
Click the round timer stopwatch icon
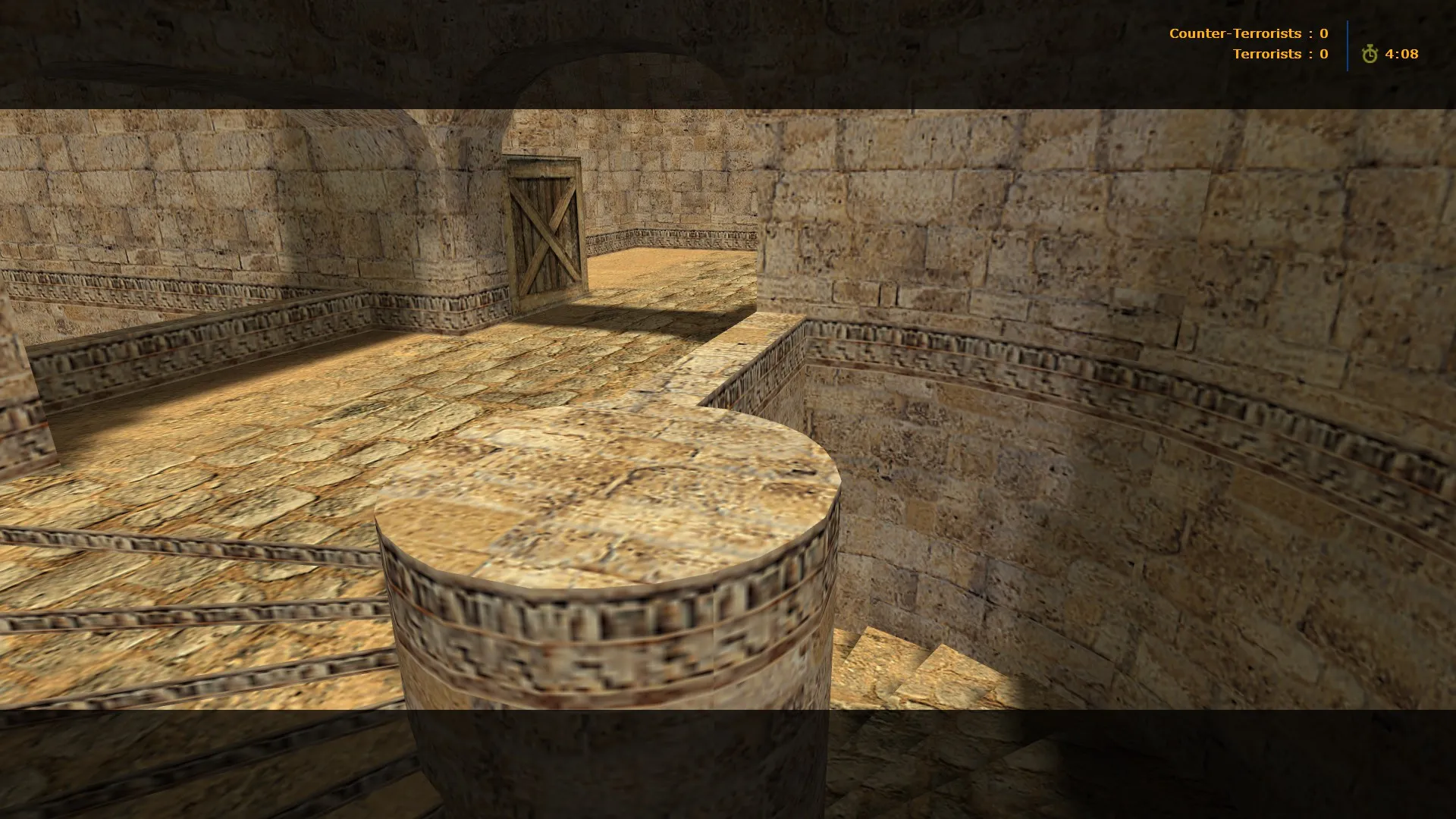1370,54
